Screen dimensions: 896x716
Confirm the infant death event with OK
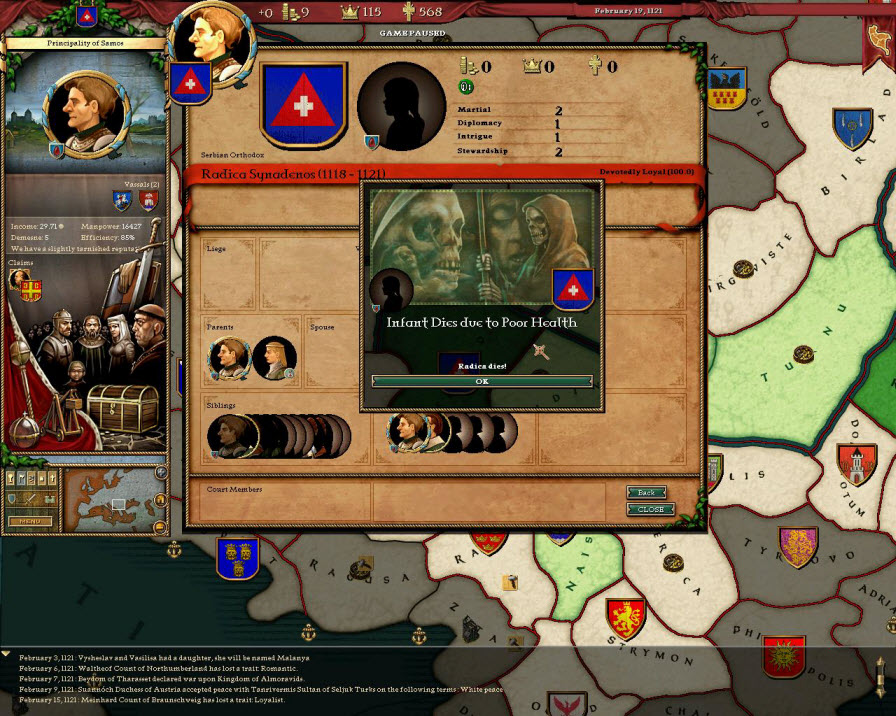click(482, 381)
